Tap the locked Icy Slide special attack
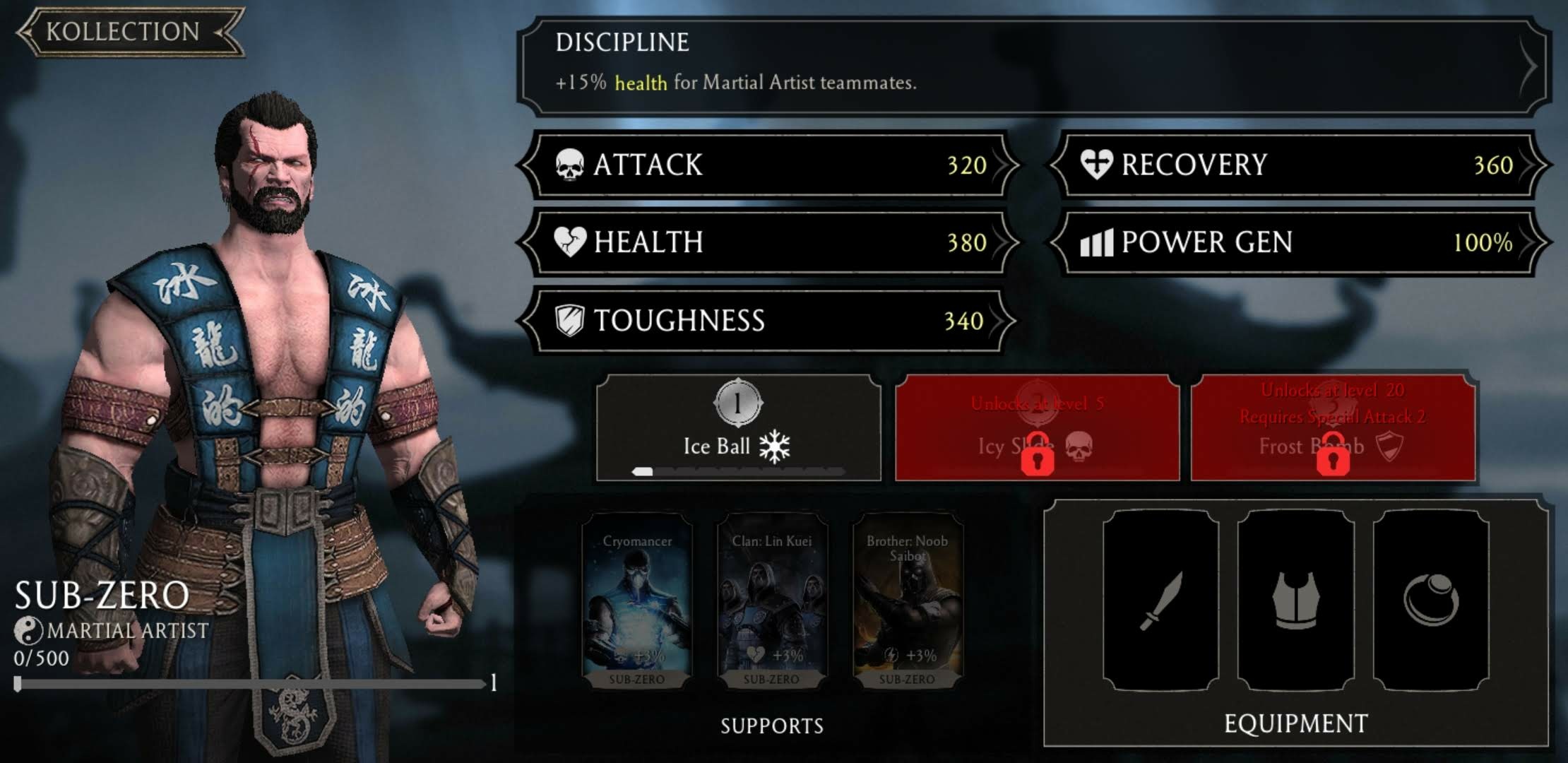Viewport: 1568px width, 763px height. pyautogui.click(x=1037, y=428)
